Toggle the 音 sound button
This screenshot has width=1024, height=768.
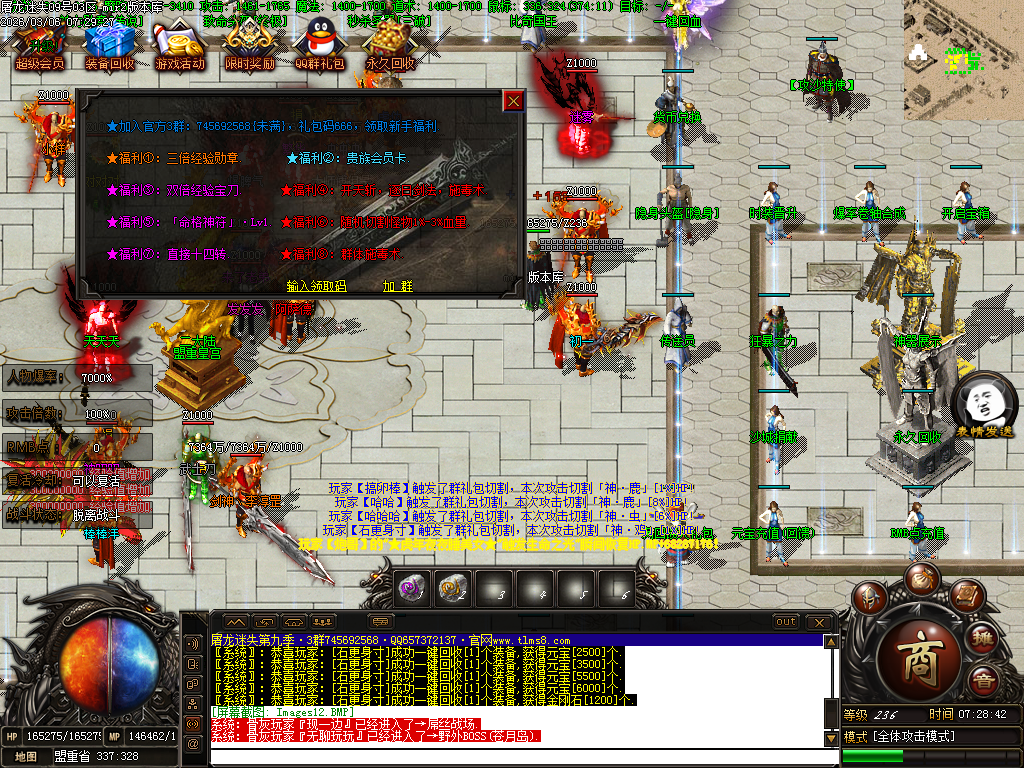pyautogui.click(x=984, y=683)
